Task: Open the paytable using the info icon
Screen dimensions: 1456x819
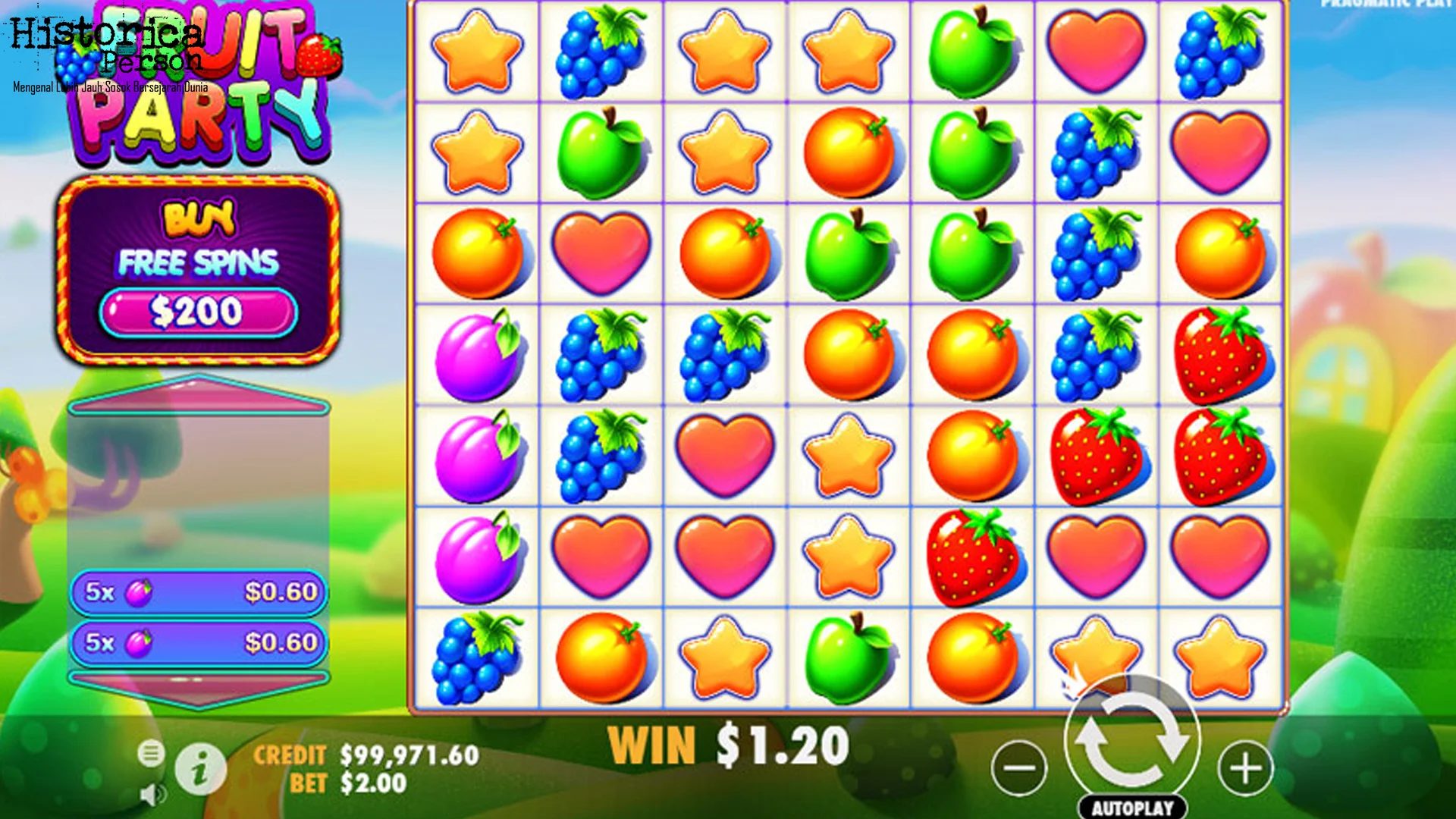Action: tap(202, 768)
